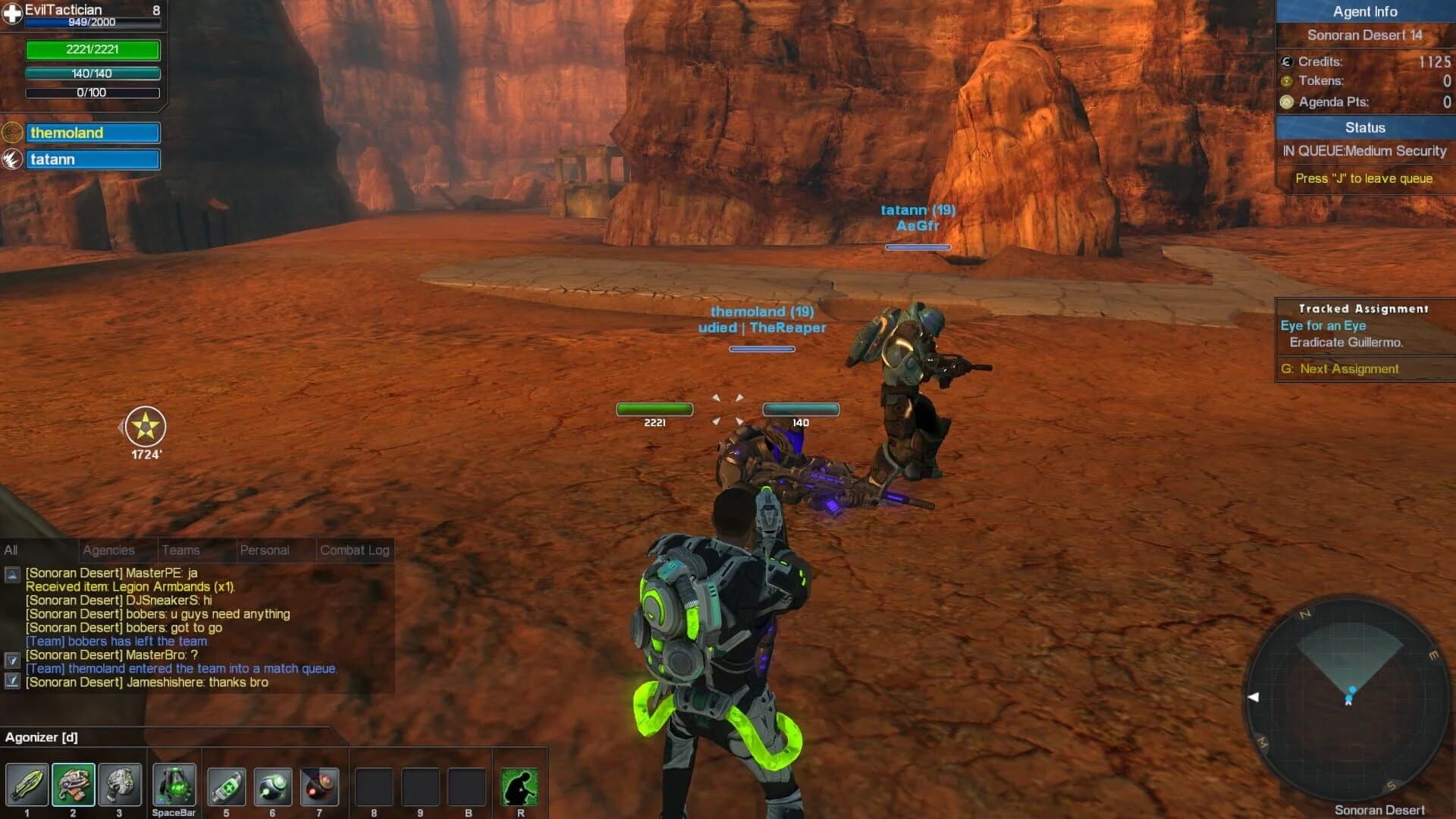The width and height of the screenshot is (1456, 819).
Task: Use the mine item in slot 7
Action: (319, 785)
